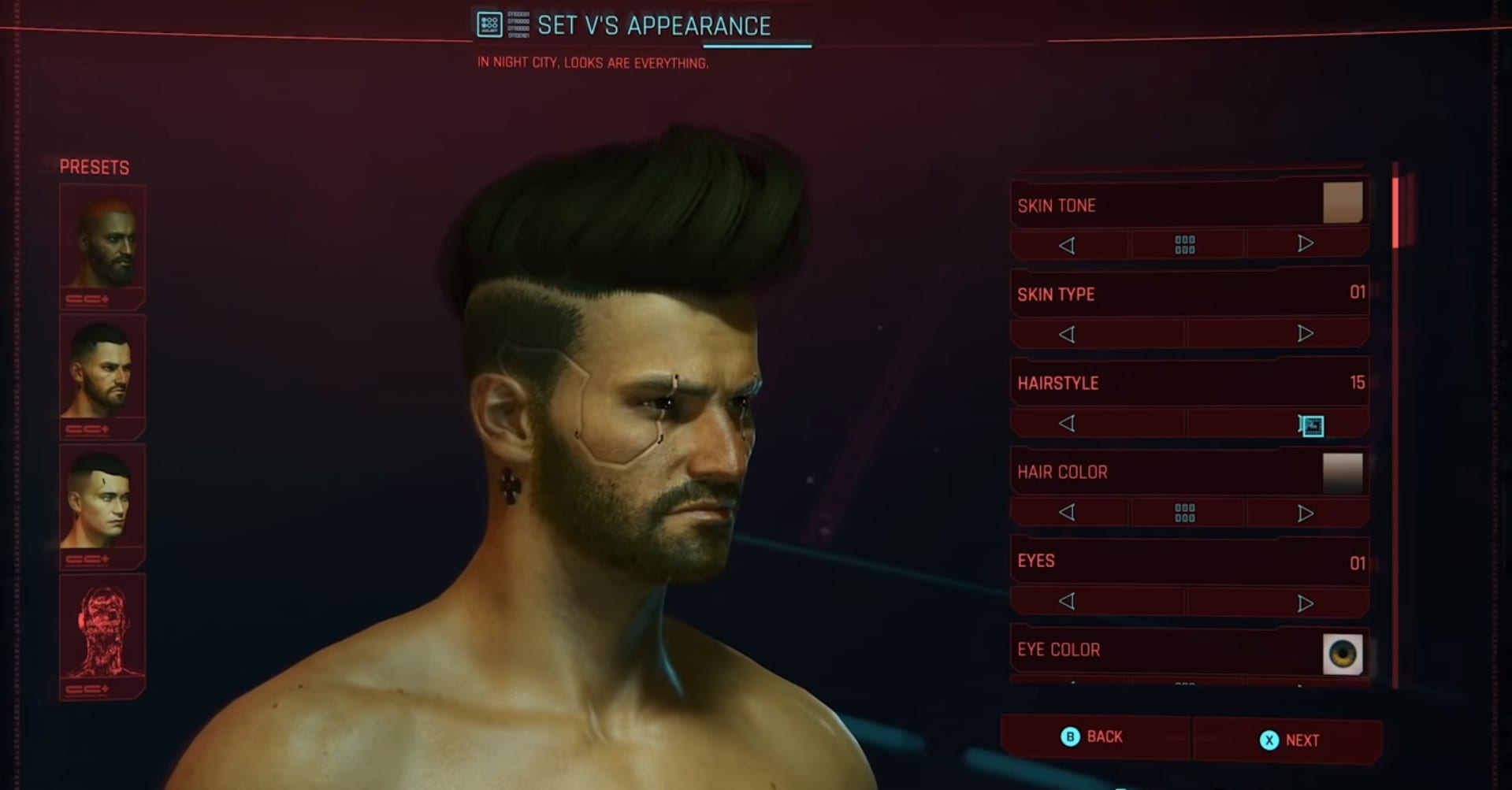Click the Hairstyle left arrow icon
This screenshot has height=790, width=1512.
(x=1069, y=423)
